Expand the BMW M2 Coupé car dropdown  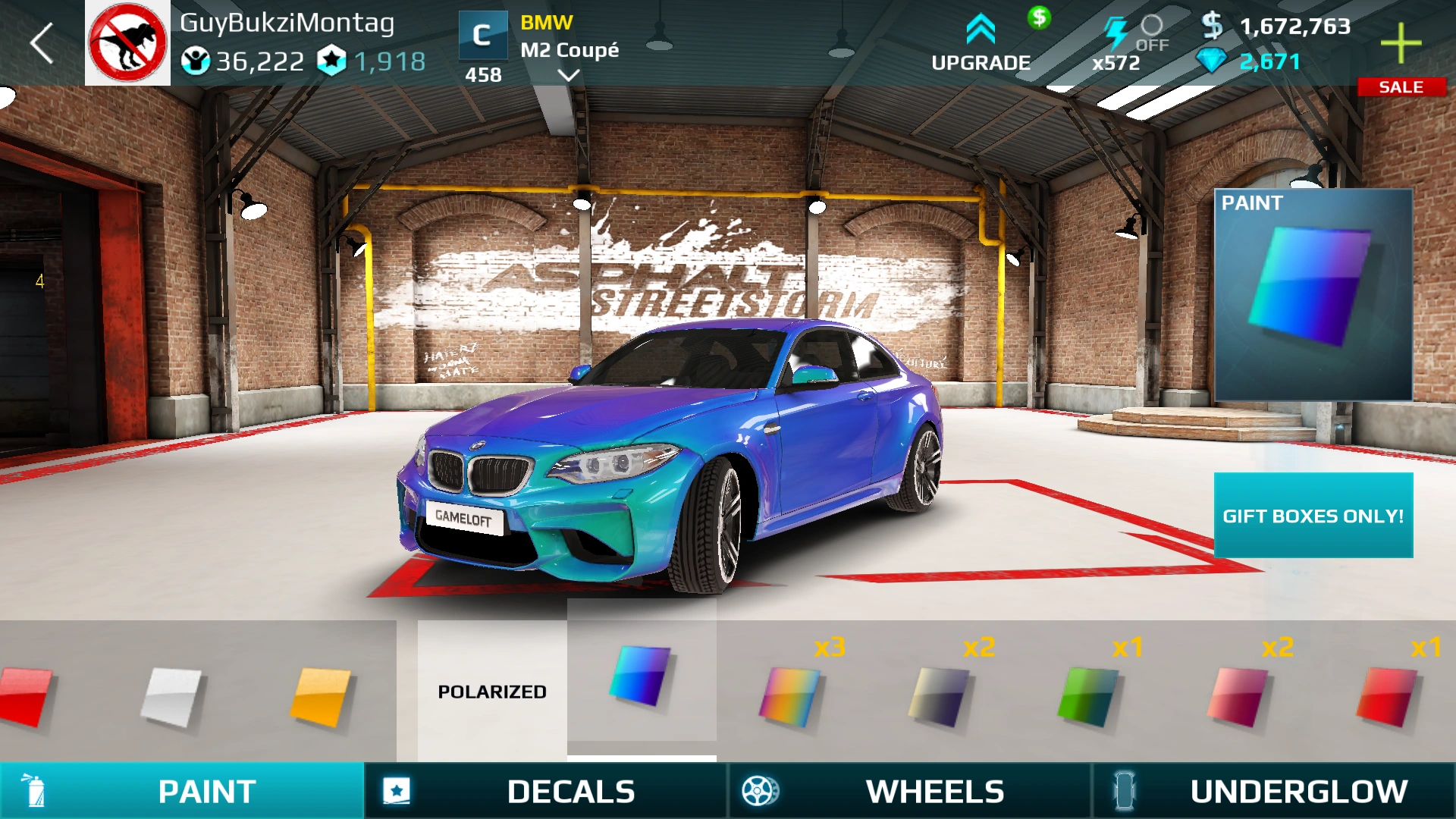568,75
